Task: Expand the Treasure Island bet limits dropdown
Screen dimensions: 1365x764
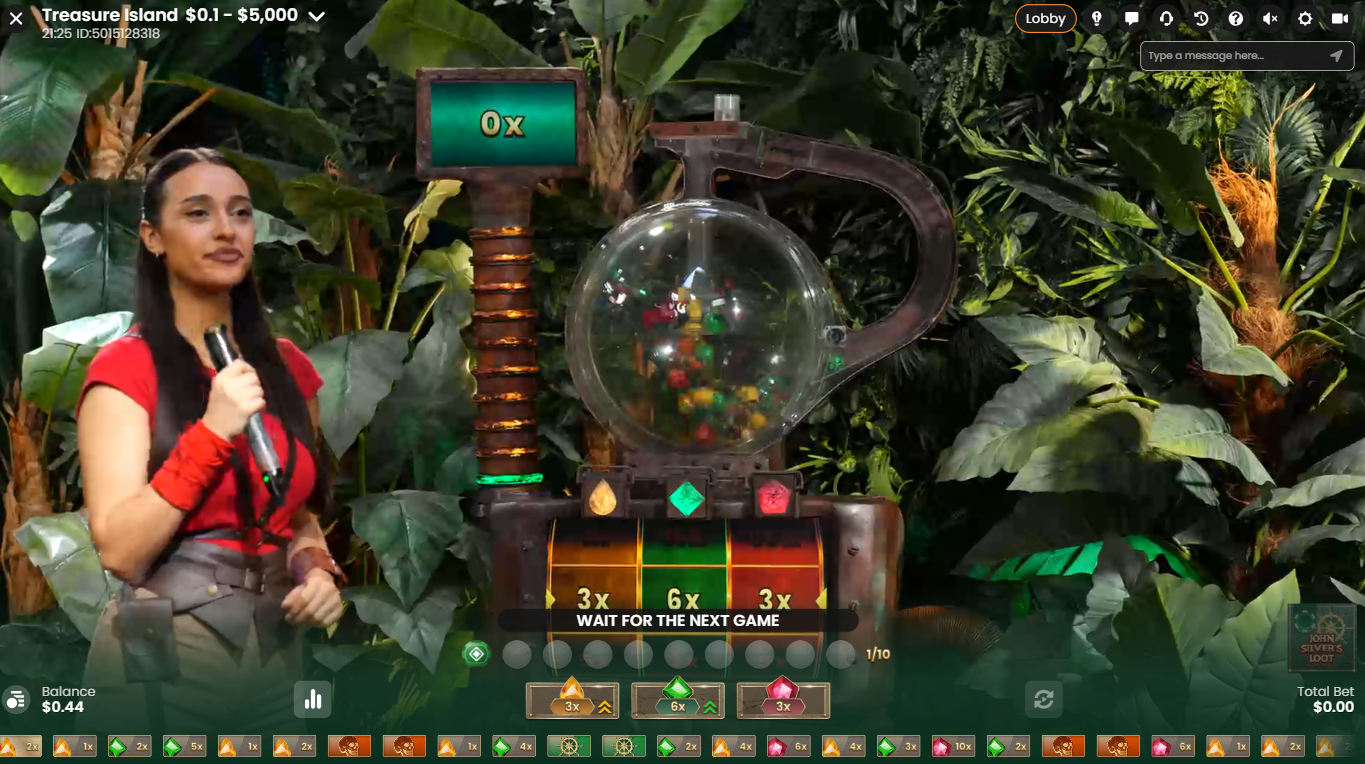Action: tap(317, 16)
